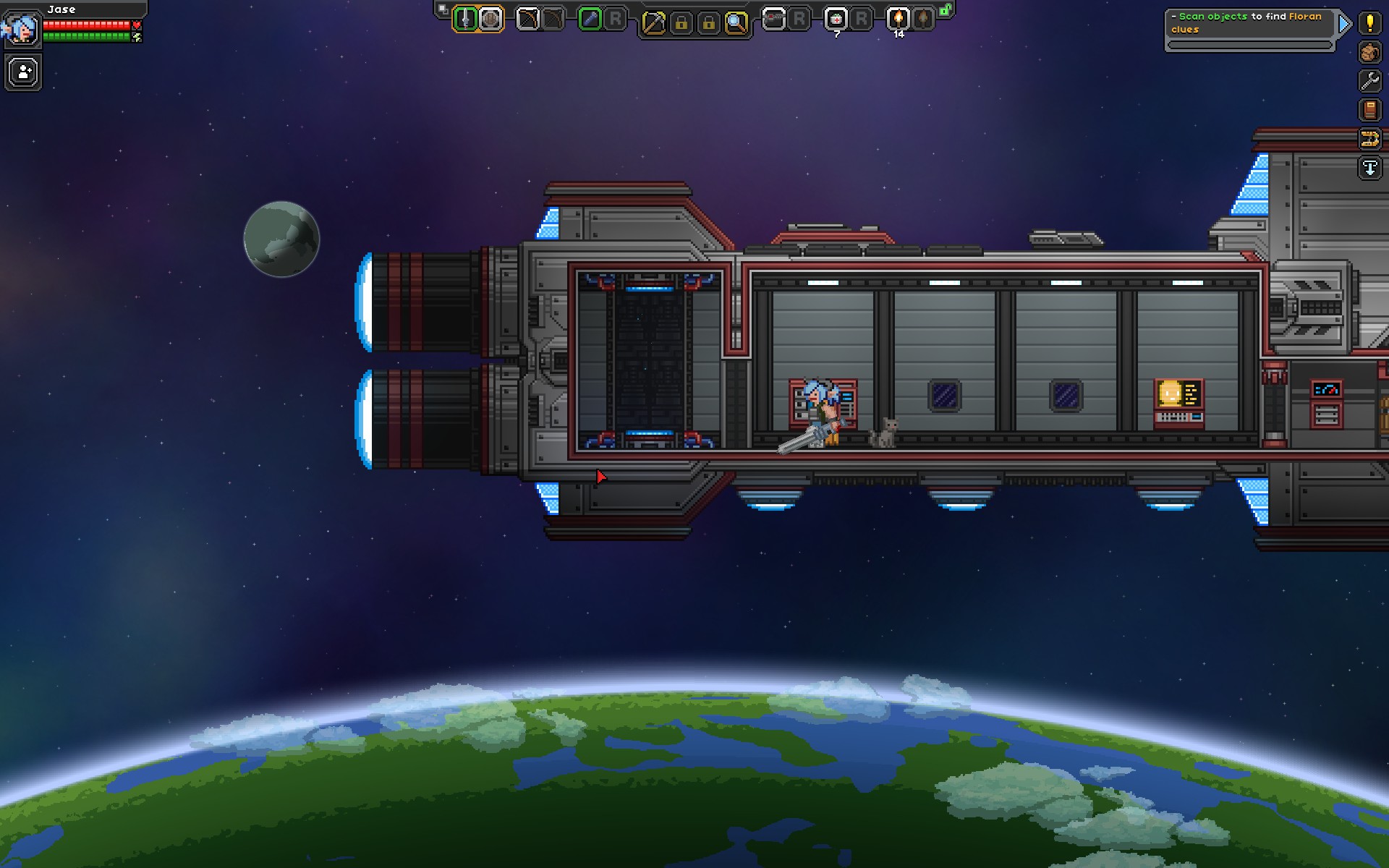
Task: Equip the pickaxe tool
Action: [x=653, y=23]
